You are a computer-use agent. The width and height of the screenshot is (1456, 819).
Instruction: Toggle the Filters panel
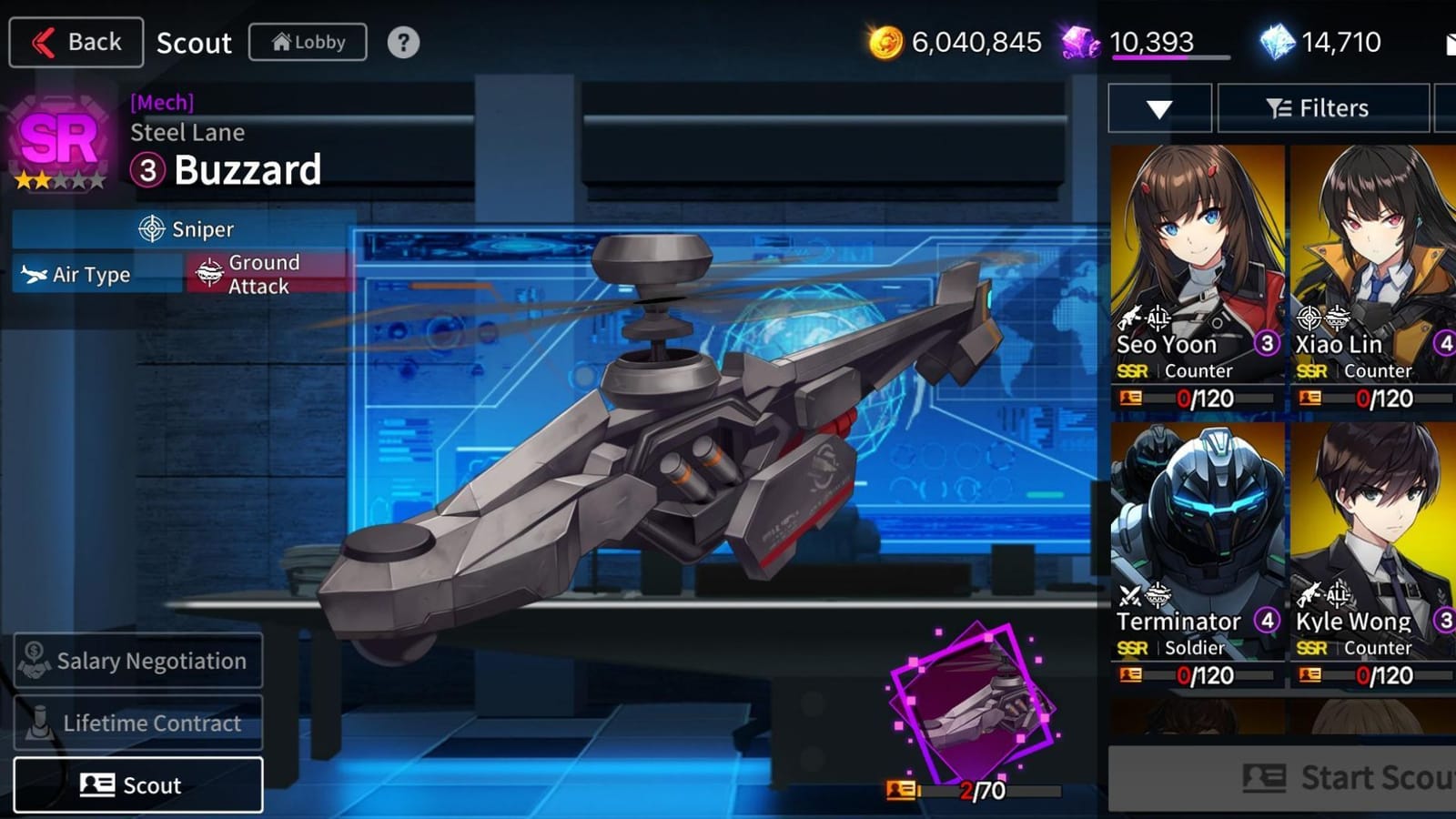(x=1322, y=107)
